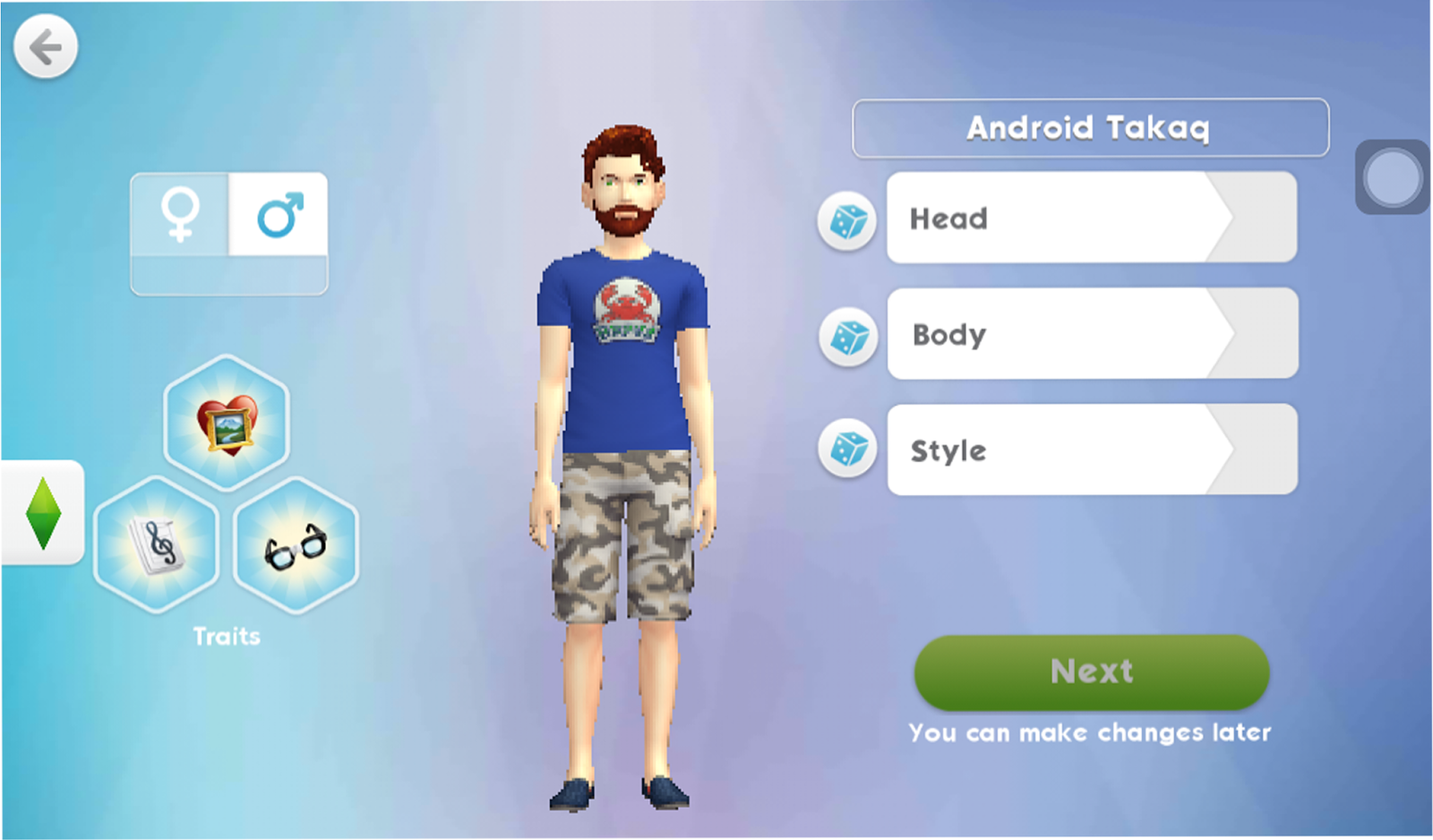1433x840 pixels.
Task: Click the Android Takaq name field
Action: [1090, 127]
